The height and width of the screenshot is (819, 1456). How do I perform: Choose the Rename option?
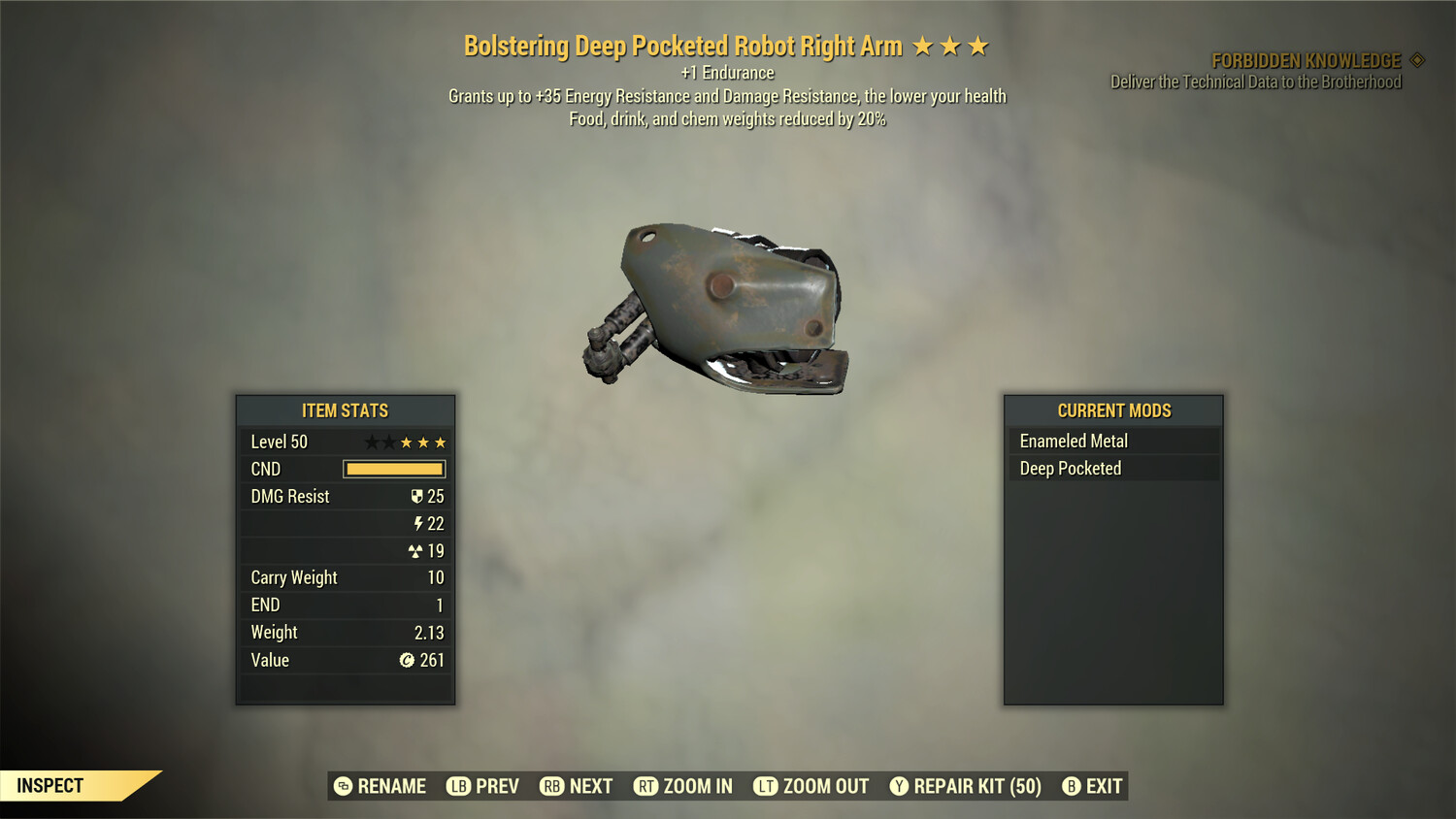(381, 786)
